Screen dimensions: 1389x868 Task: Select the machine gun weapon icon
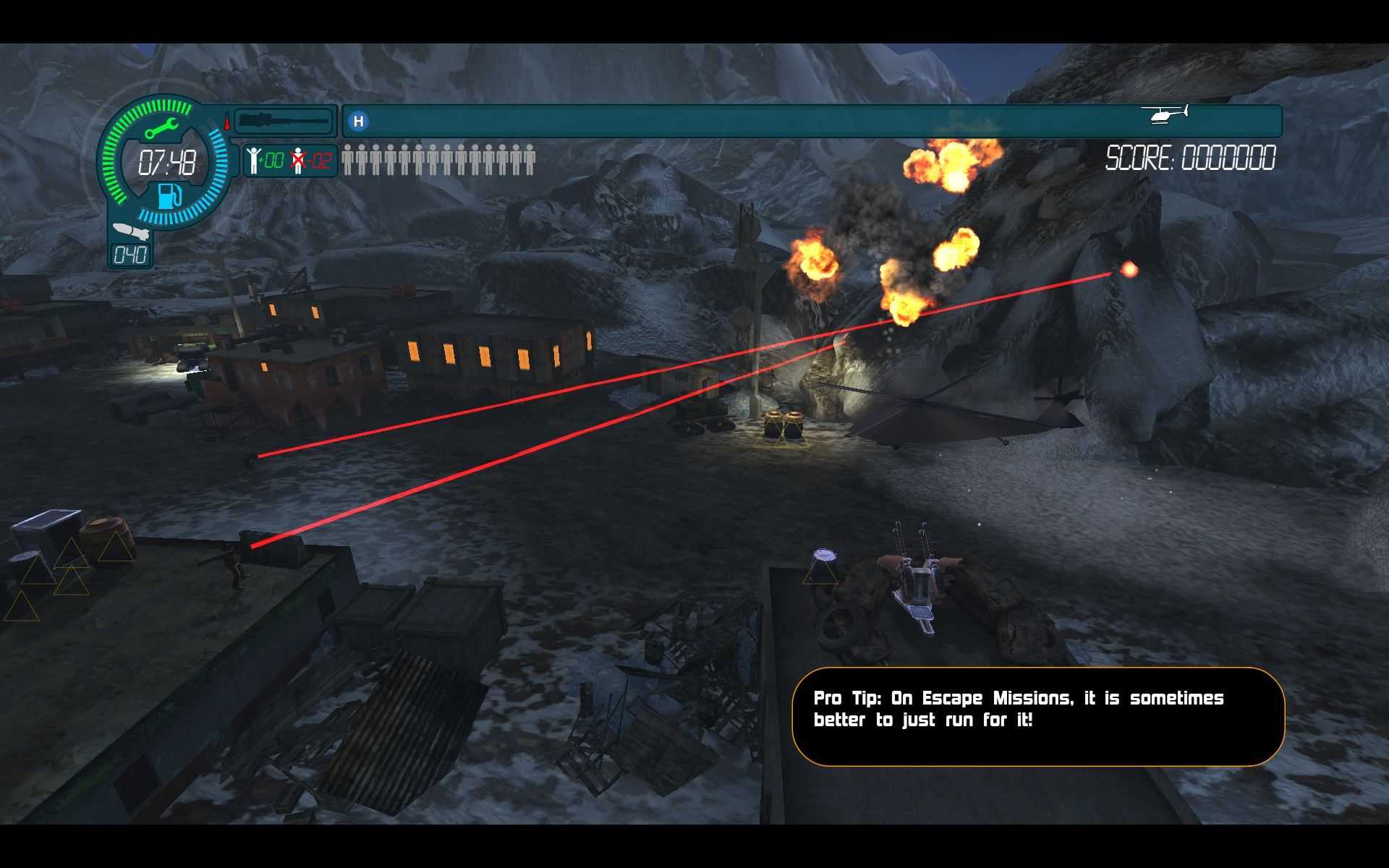point(284,120)
